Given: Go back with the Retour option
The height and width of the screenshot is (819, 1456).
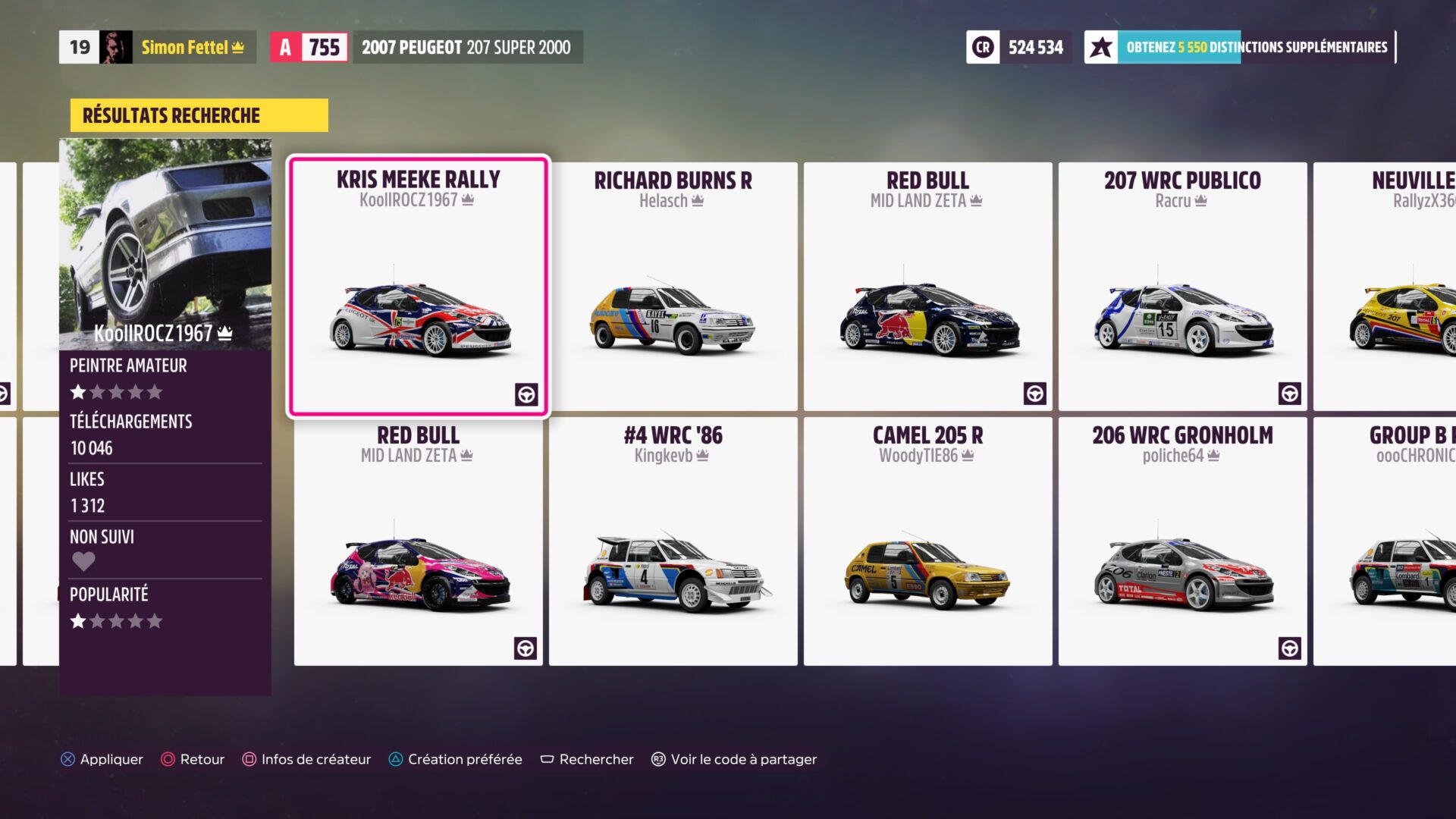Looking at the screenshot, I should (x=193, y=759).
